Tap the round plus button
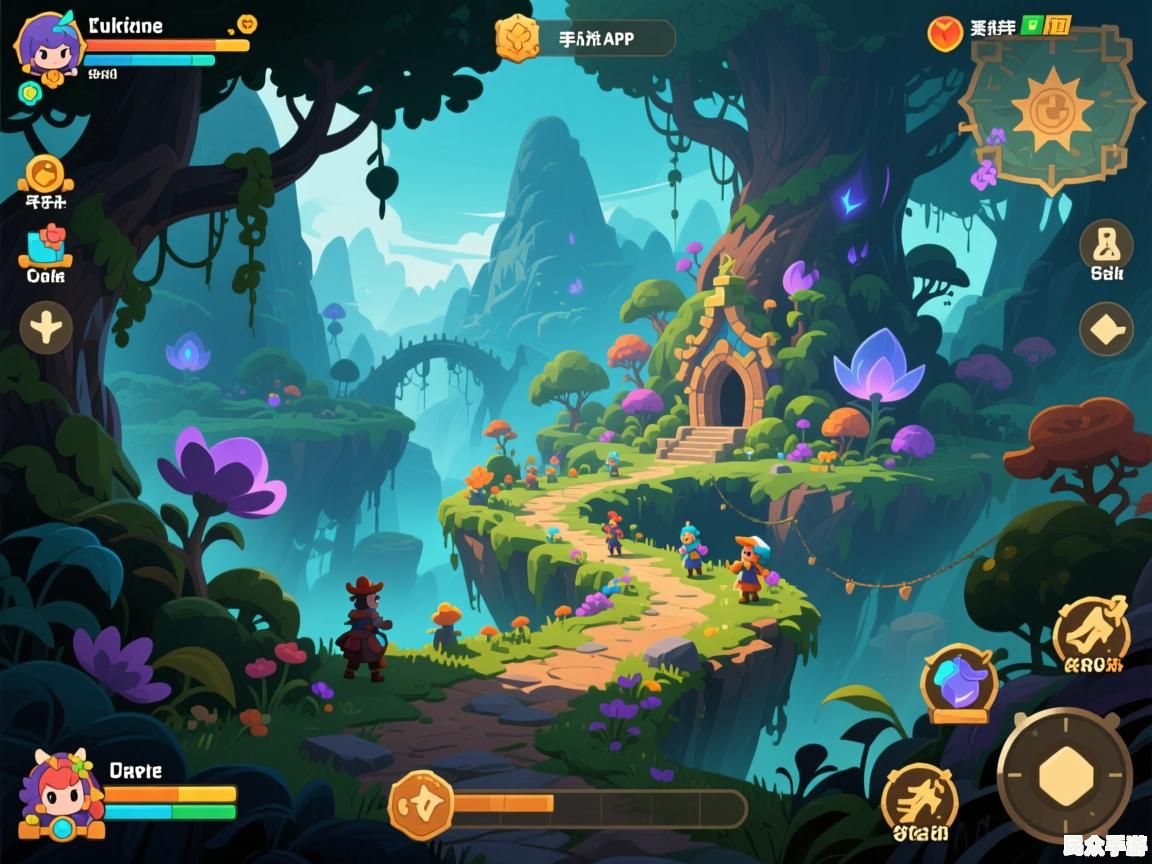 coord(46,327)
